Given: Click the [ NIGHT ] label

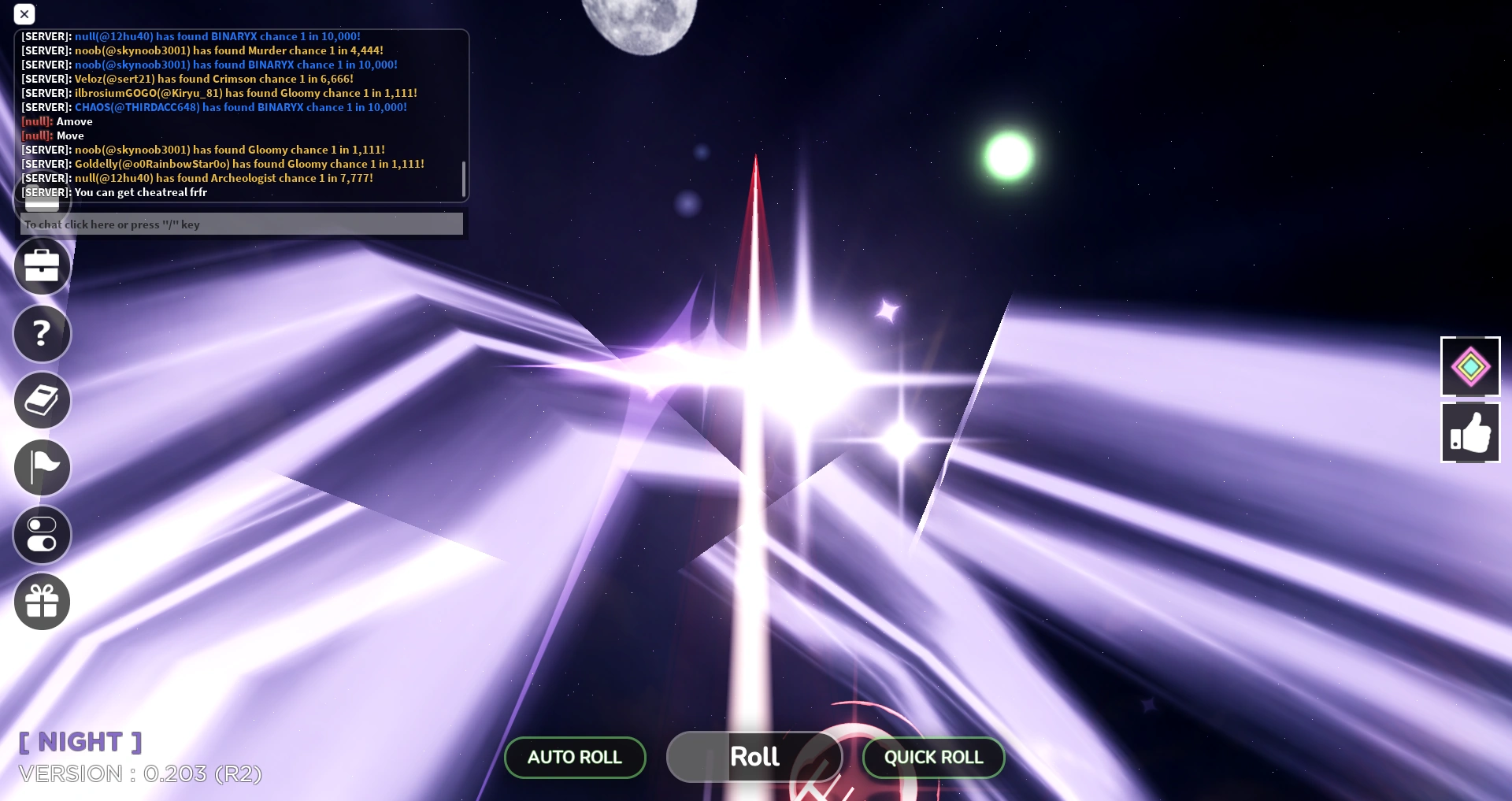Looking at the screenshot, I should tap(79, 740).
